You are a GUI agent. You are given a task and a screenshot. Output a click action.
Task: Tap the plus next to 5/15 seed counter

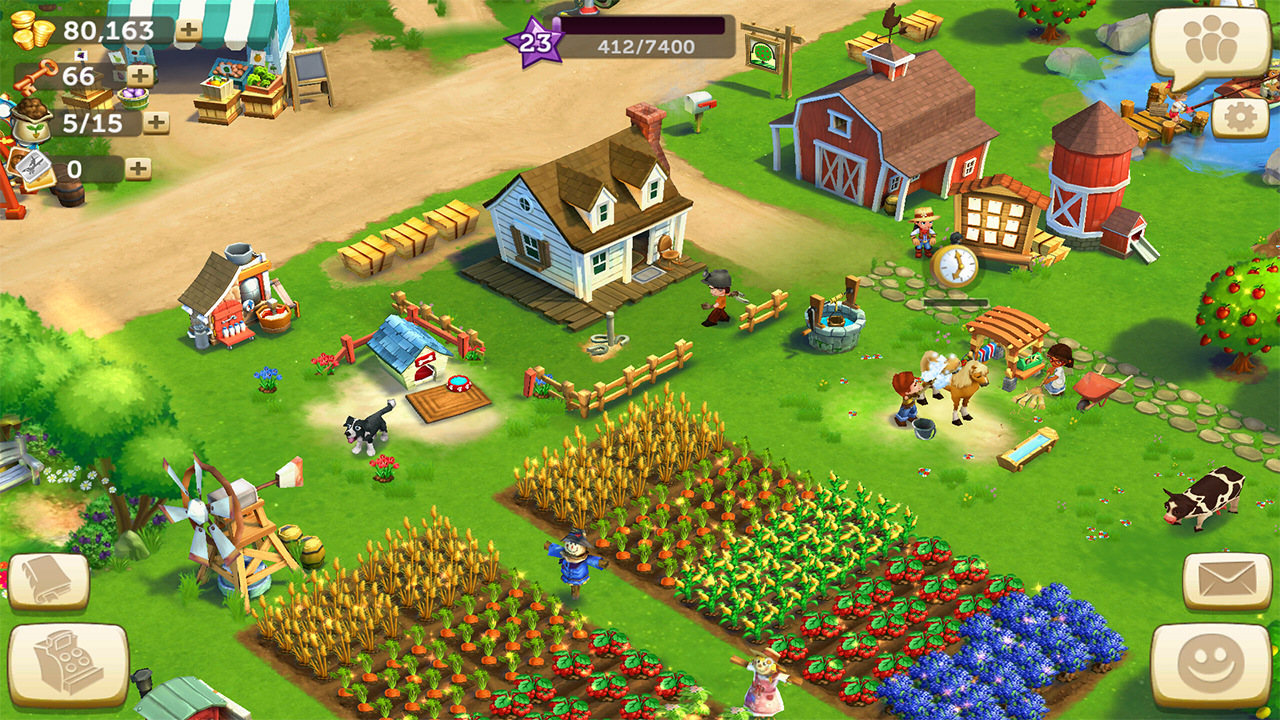coord(156,123)
